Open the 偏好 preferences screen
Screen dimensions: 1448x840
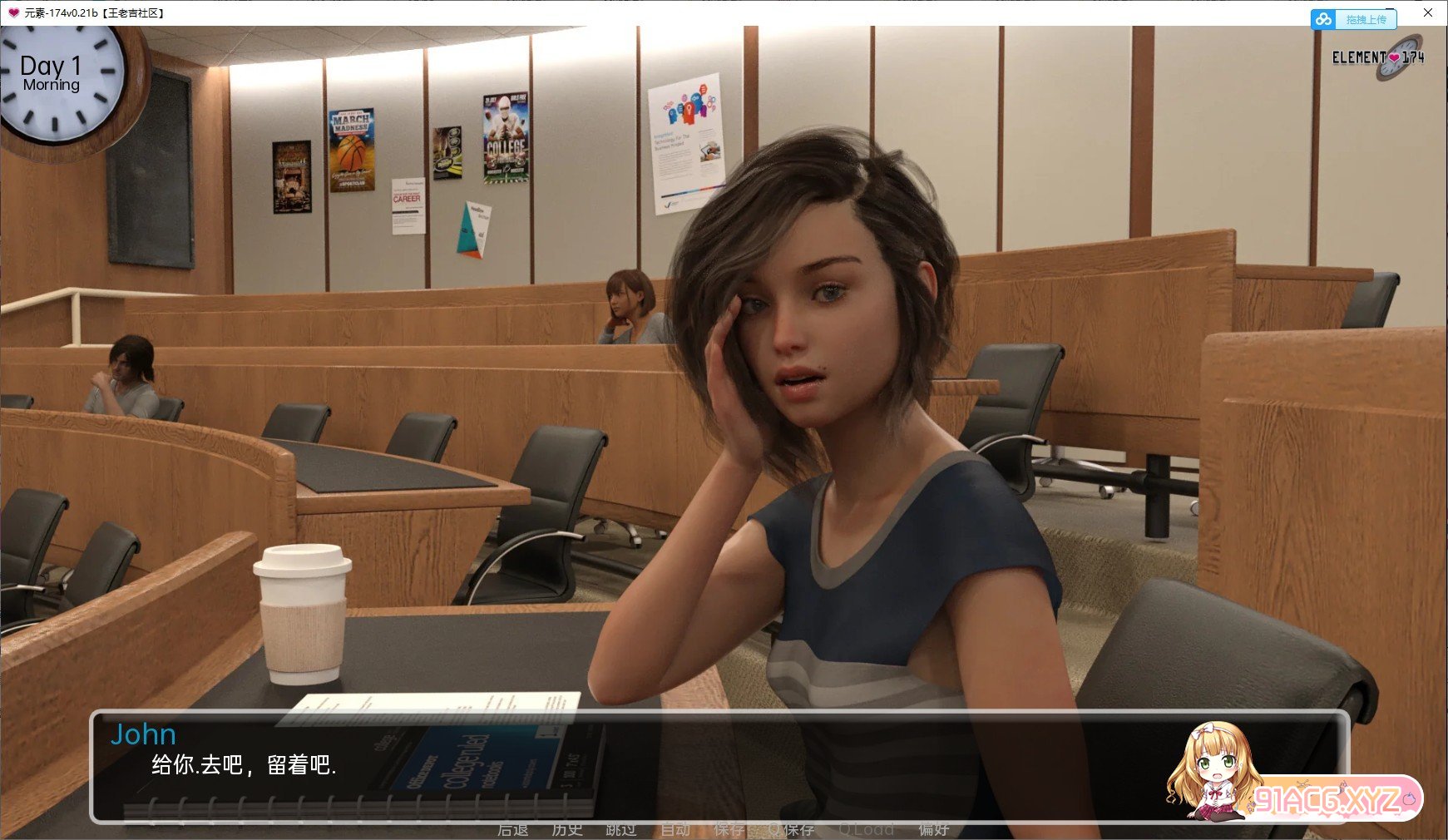(x=934, y=829)
